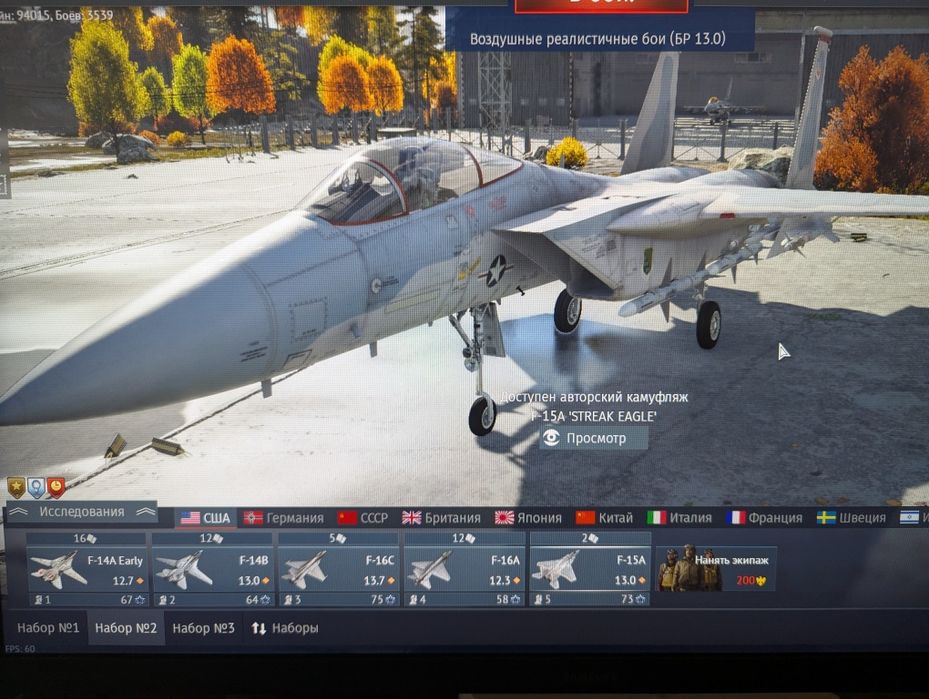This screenshot has width=929, height=699.
Task: Open the Китай nation tab
Action: point(604,518)
